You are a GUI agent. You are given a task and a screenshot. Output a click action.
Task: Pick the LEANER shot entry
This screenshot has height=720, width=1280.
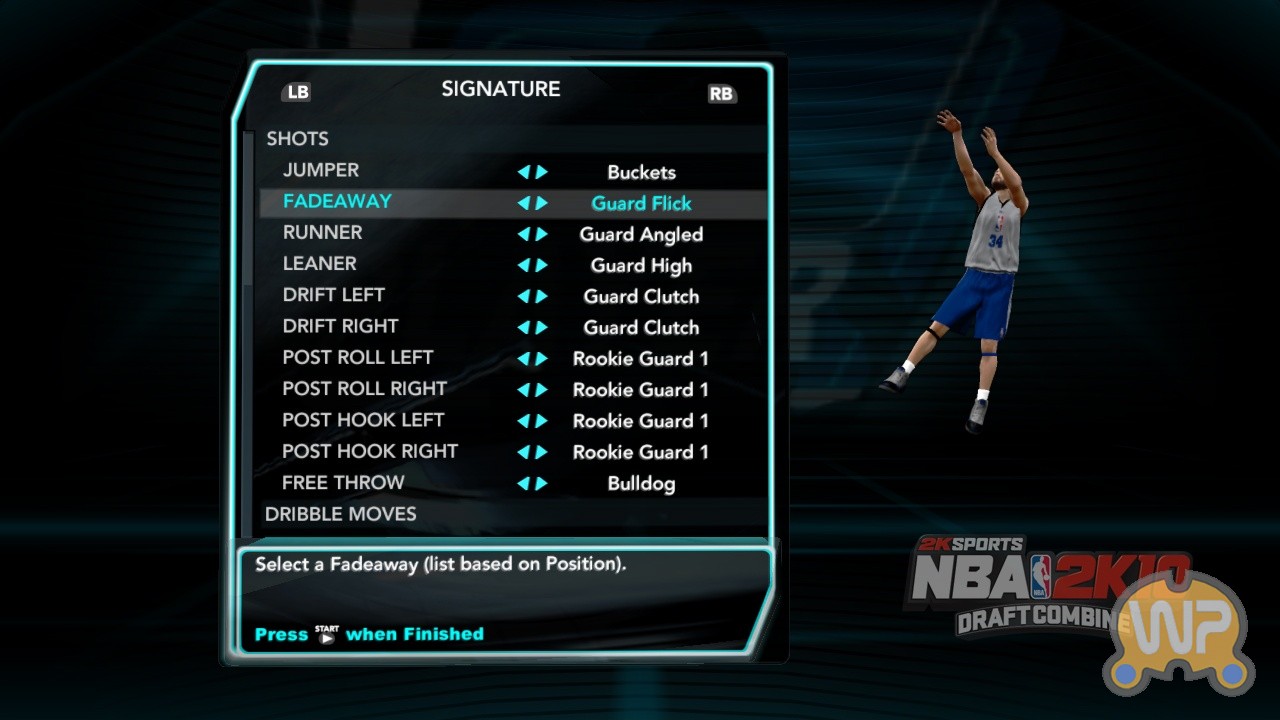pos(320,264)
